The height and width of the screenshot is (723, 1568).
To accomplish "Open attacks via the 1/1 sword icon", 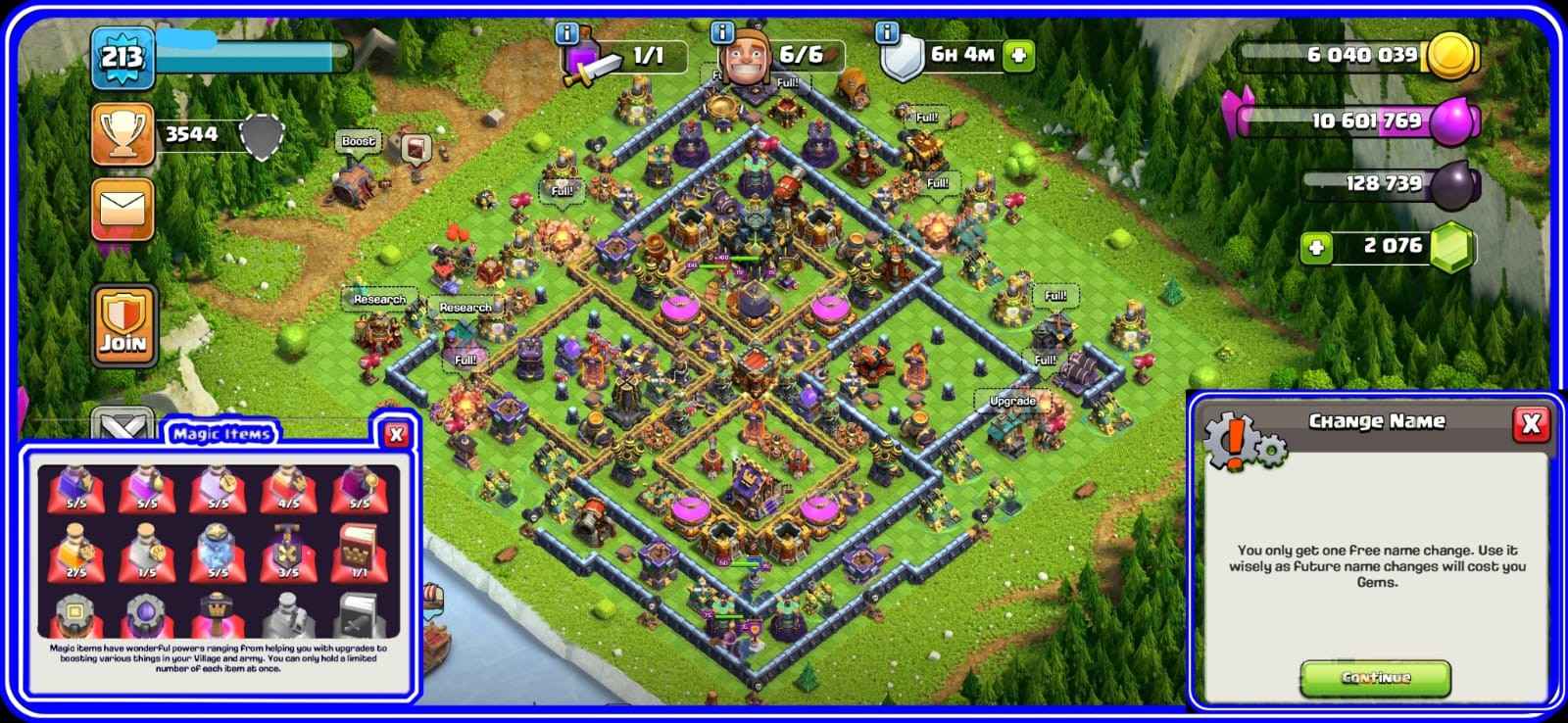I will click(627, 57).
